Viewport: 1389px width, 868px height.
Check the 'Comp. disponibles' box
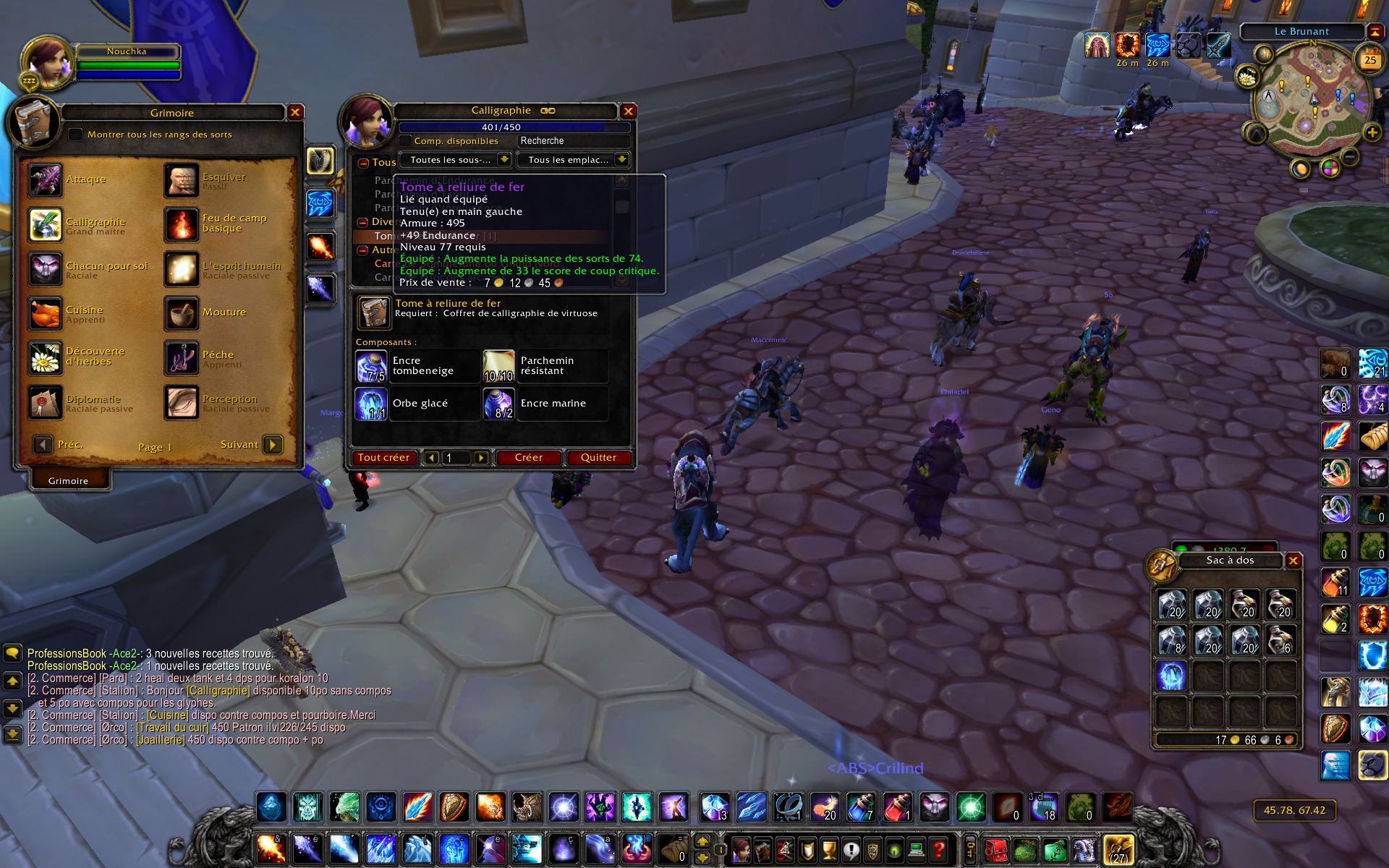406,141
